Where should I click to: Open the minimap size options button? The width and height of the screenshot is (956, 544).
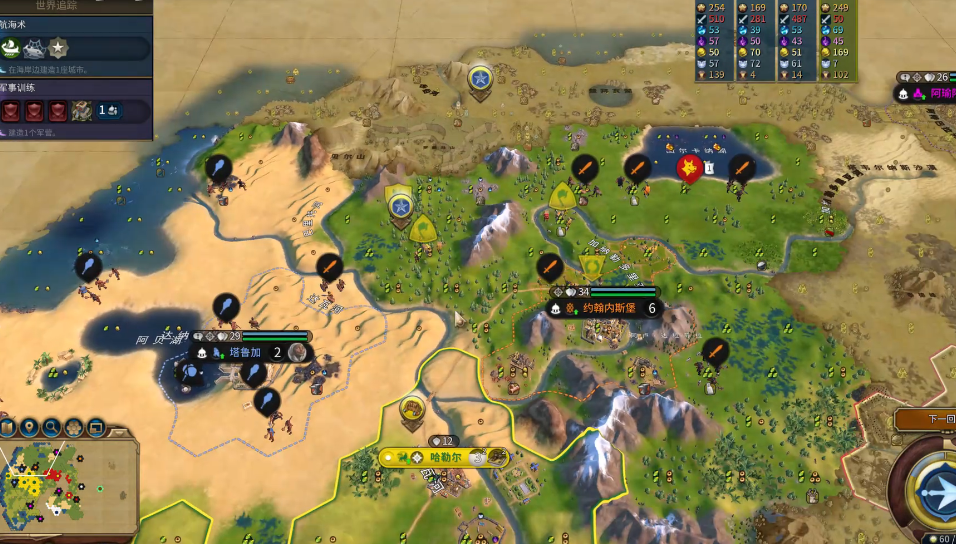click(x=96, y=427)
